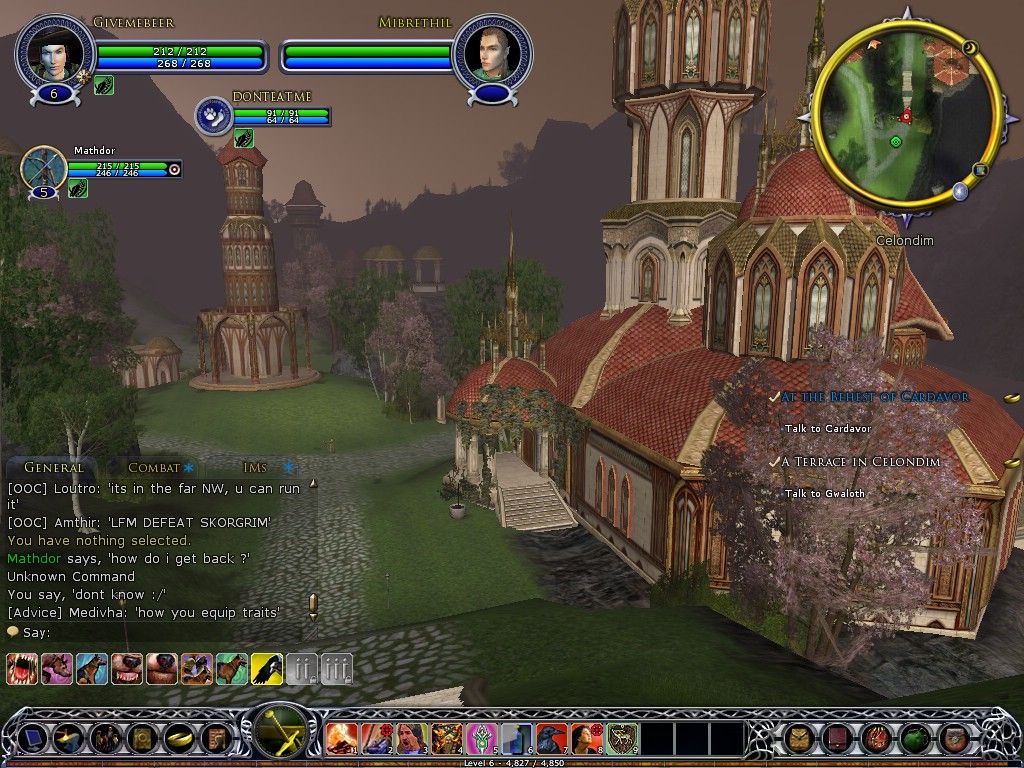Open the map using the minimap's map button
The width and height of the screenshot is (1024, 768).
click(980, 170)
